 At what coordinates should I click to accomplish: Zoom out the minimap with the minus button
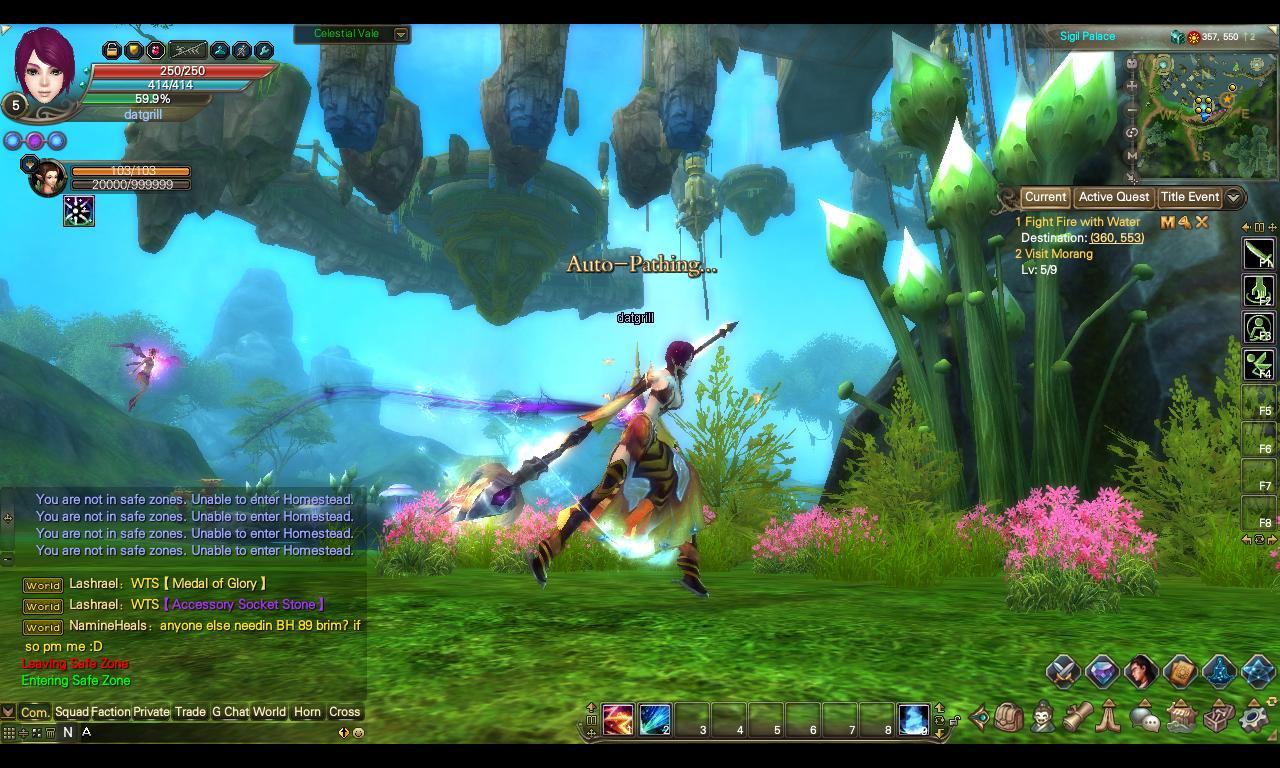(x=1132, y=109)
